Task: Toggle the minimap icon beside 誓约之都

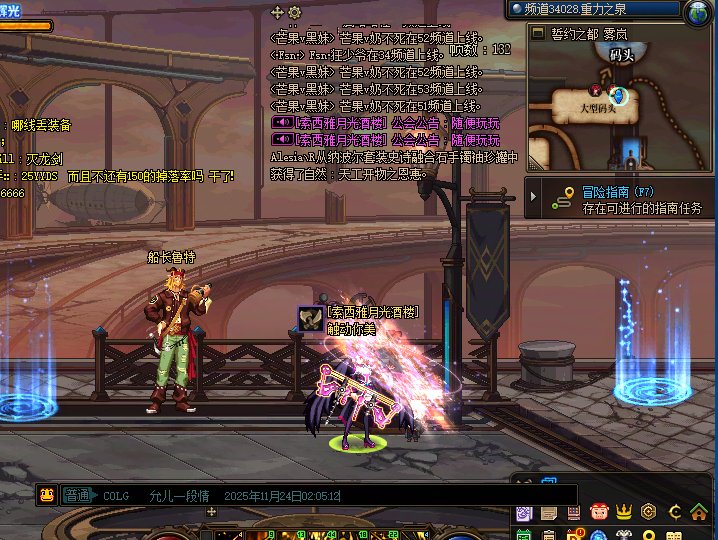Action: pos(537,34)
